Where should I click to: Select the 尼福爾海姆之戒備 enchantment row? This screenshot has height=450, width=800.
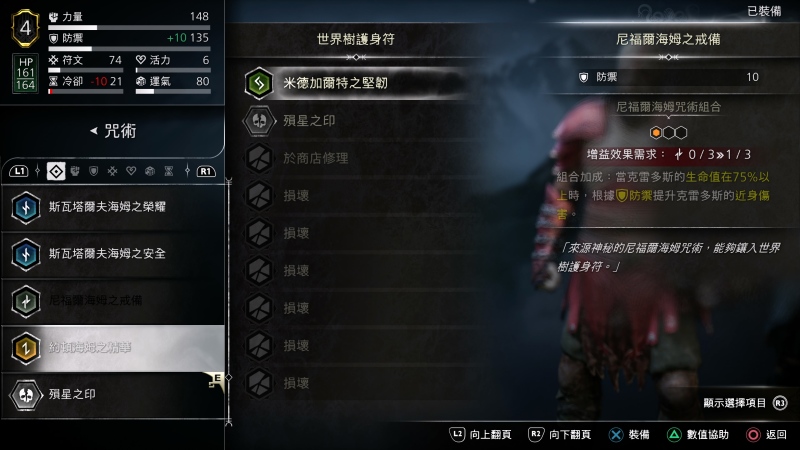click(x=112, y=300)
